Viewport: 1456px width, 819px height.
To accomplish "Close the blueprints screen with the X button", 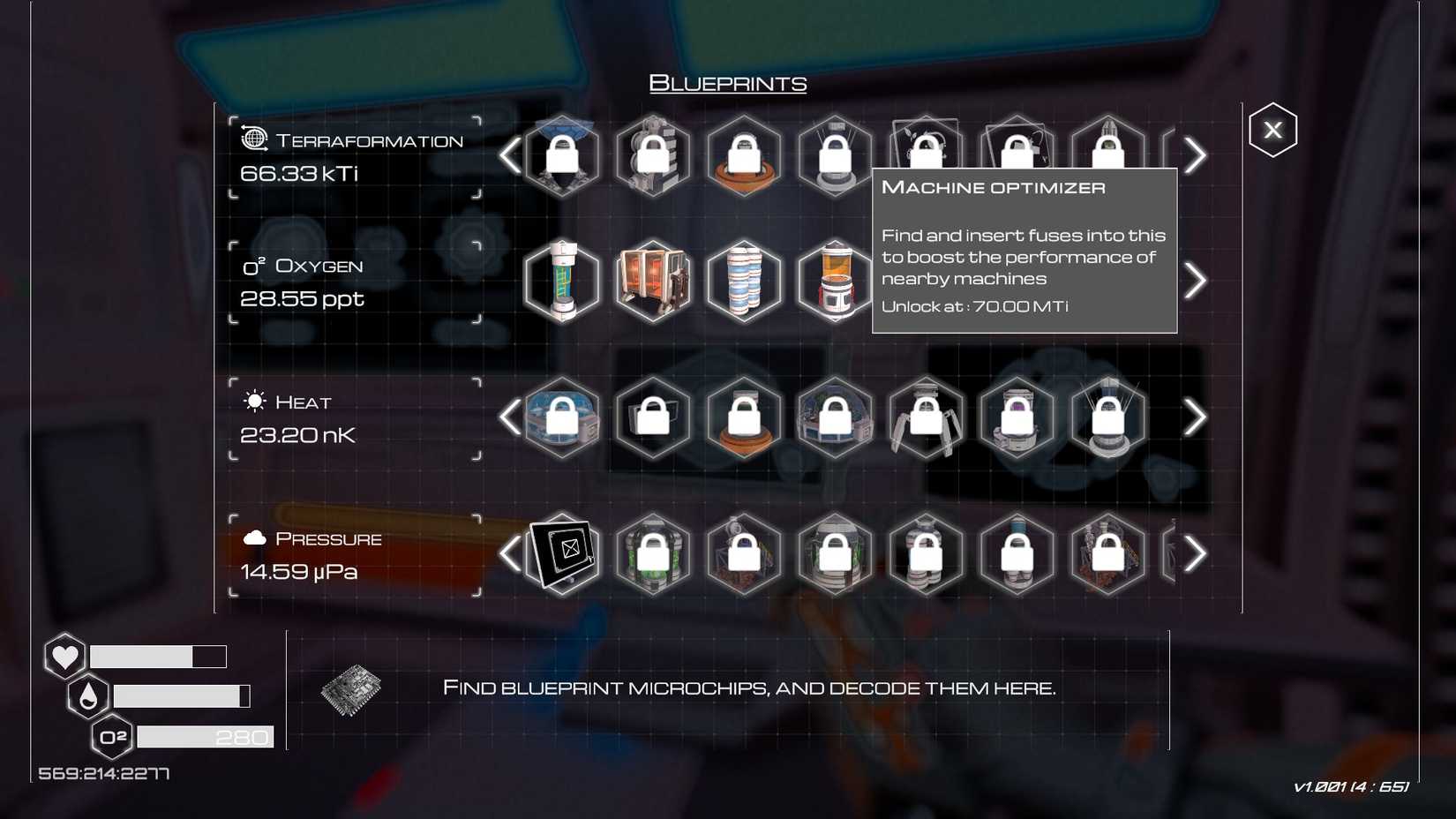I will [x=1272, y=130].
